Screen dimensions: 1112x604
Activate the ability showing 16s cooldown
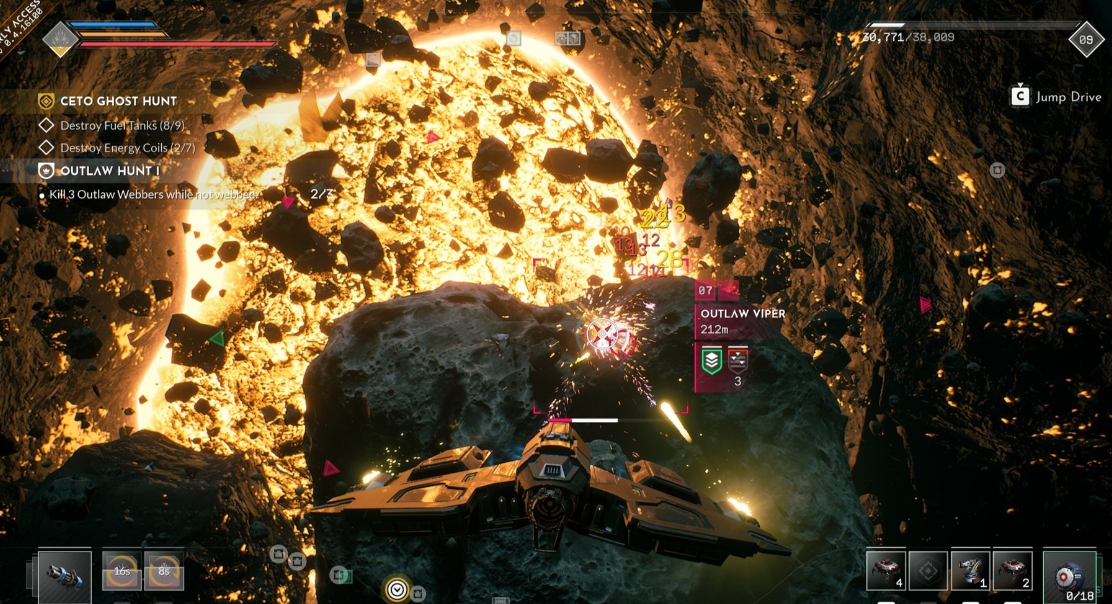(122, 571)
